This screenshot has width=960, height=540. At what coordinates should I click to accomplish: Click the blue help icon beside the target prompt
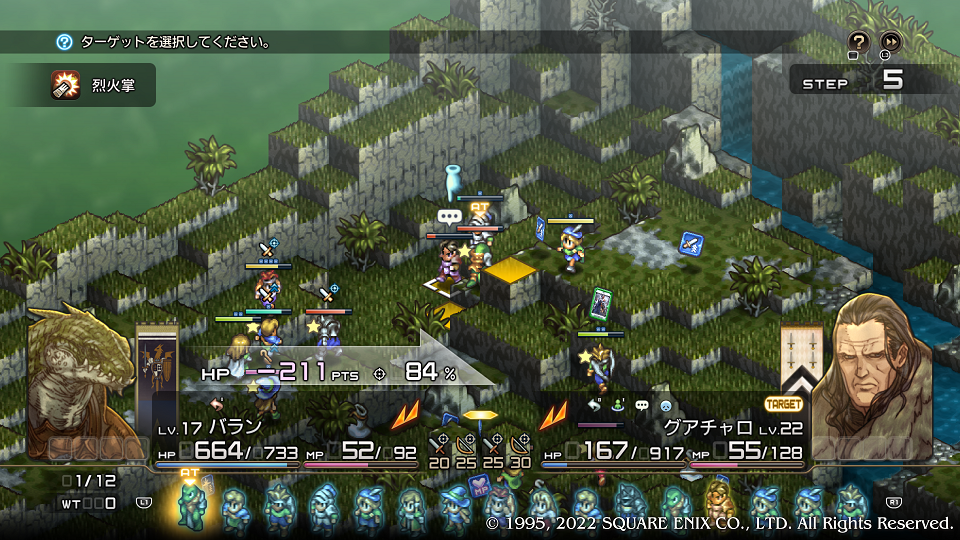(65, 42)
